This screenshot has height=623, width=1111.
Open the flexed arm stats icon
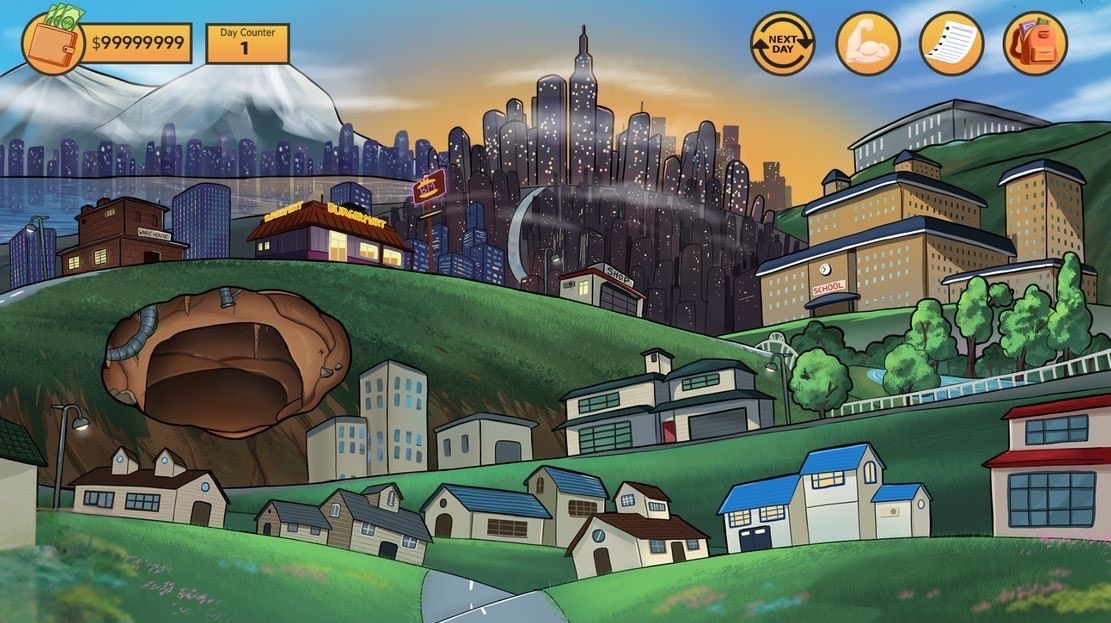coord(867,43)
